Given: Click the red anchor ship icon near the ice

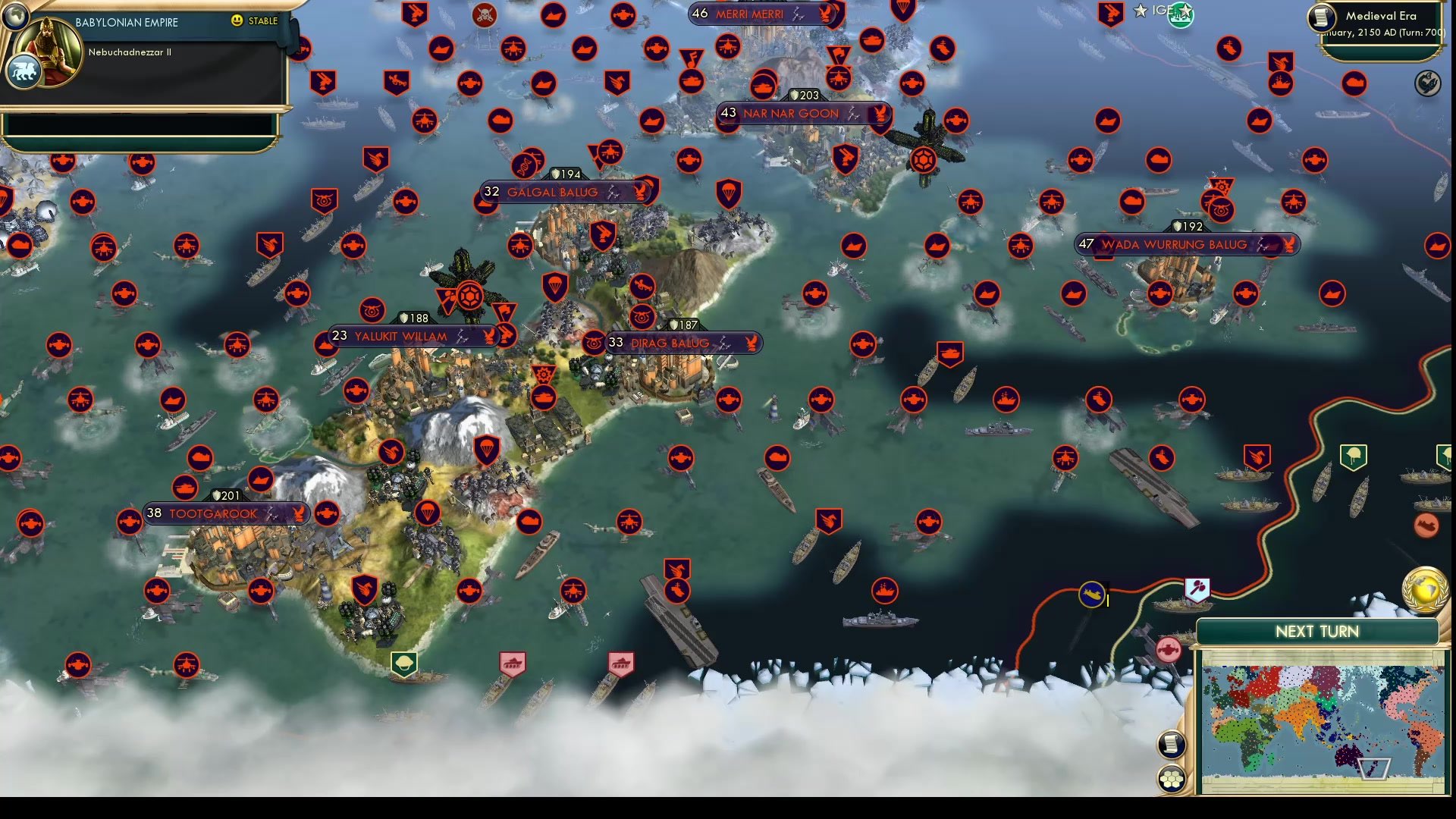Looking at the screenshot, I should [x=1168, y=650].
